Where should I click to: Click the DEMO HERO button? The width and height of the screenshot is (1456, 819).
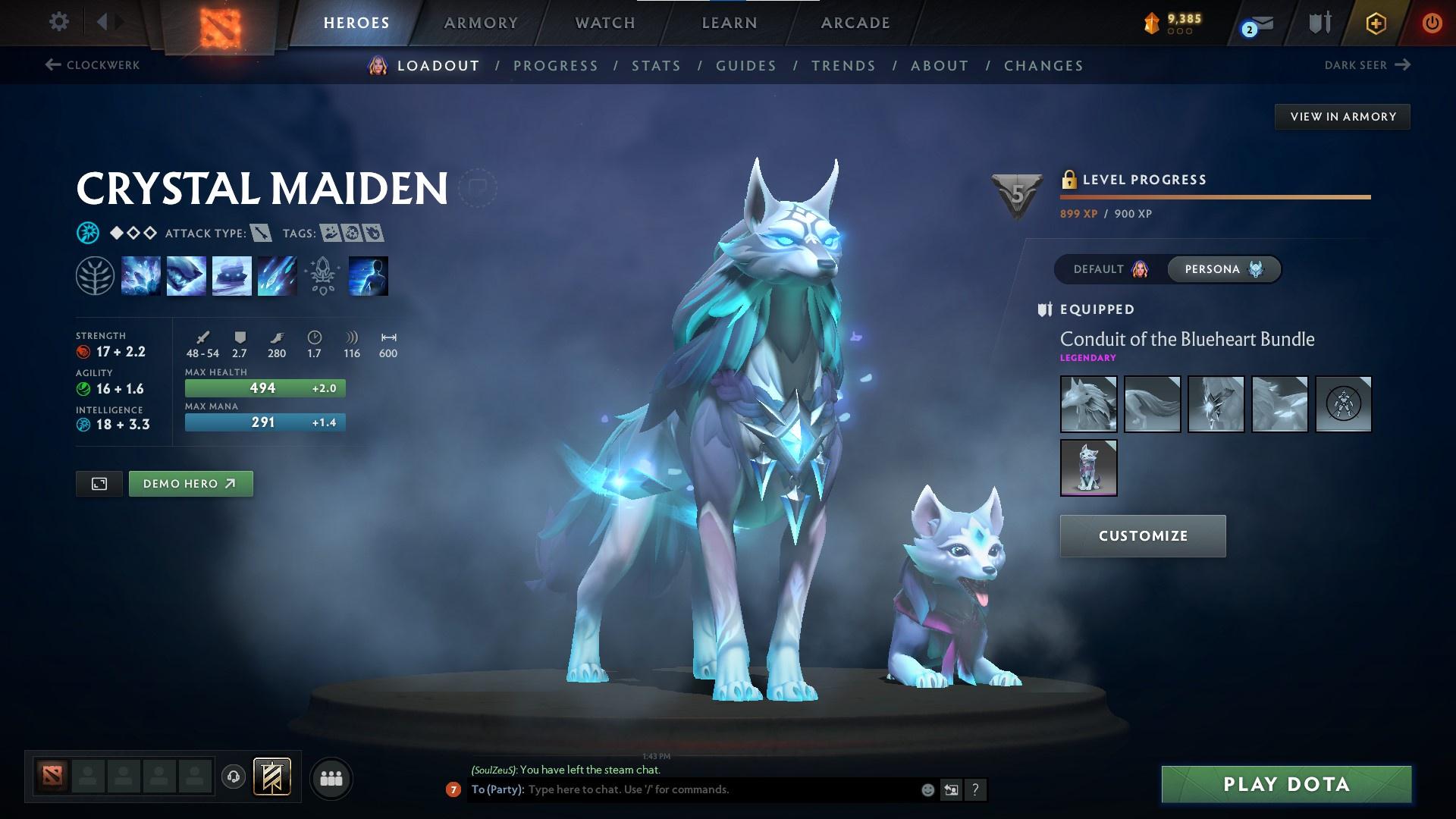tap(190, 483)
